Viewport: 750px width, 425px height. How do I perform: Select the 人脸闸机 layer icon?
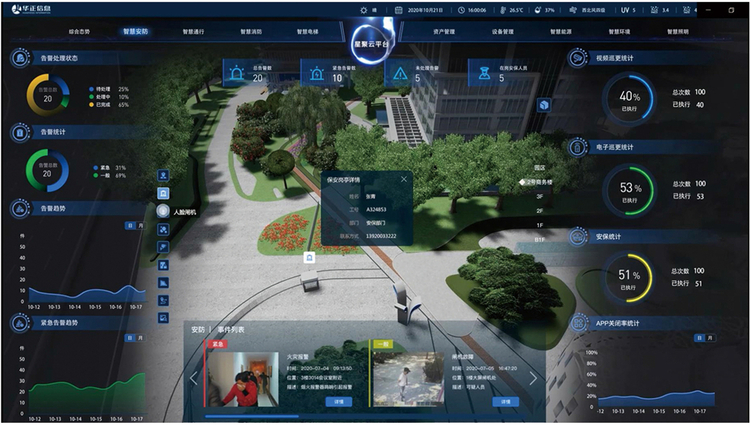point(163,212)
